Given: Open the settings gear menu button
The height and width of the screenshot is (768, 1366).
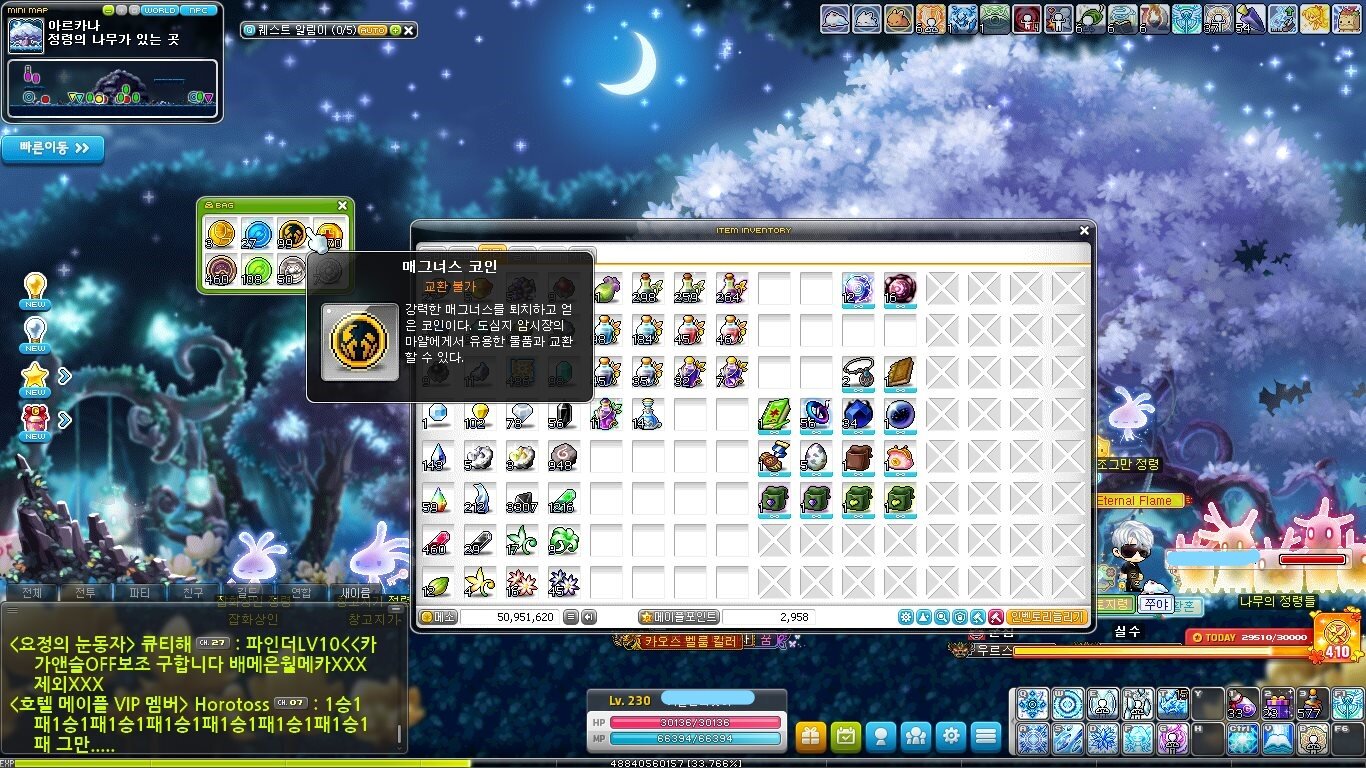Looking at the screenshot, I should [950, 737].
